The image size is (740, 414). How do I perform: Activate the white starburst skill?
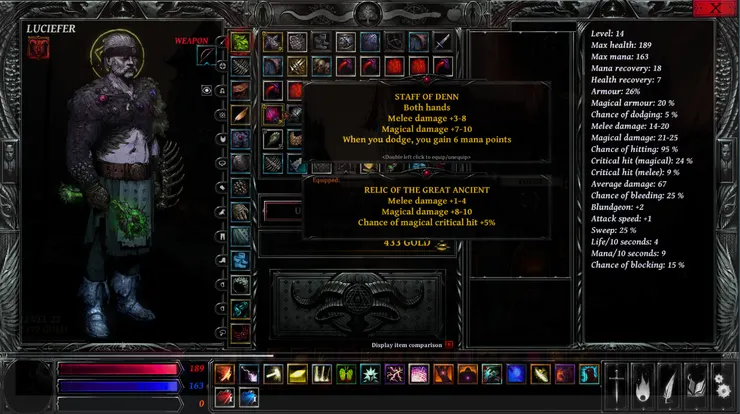370,374
